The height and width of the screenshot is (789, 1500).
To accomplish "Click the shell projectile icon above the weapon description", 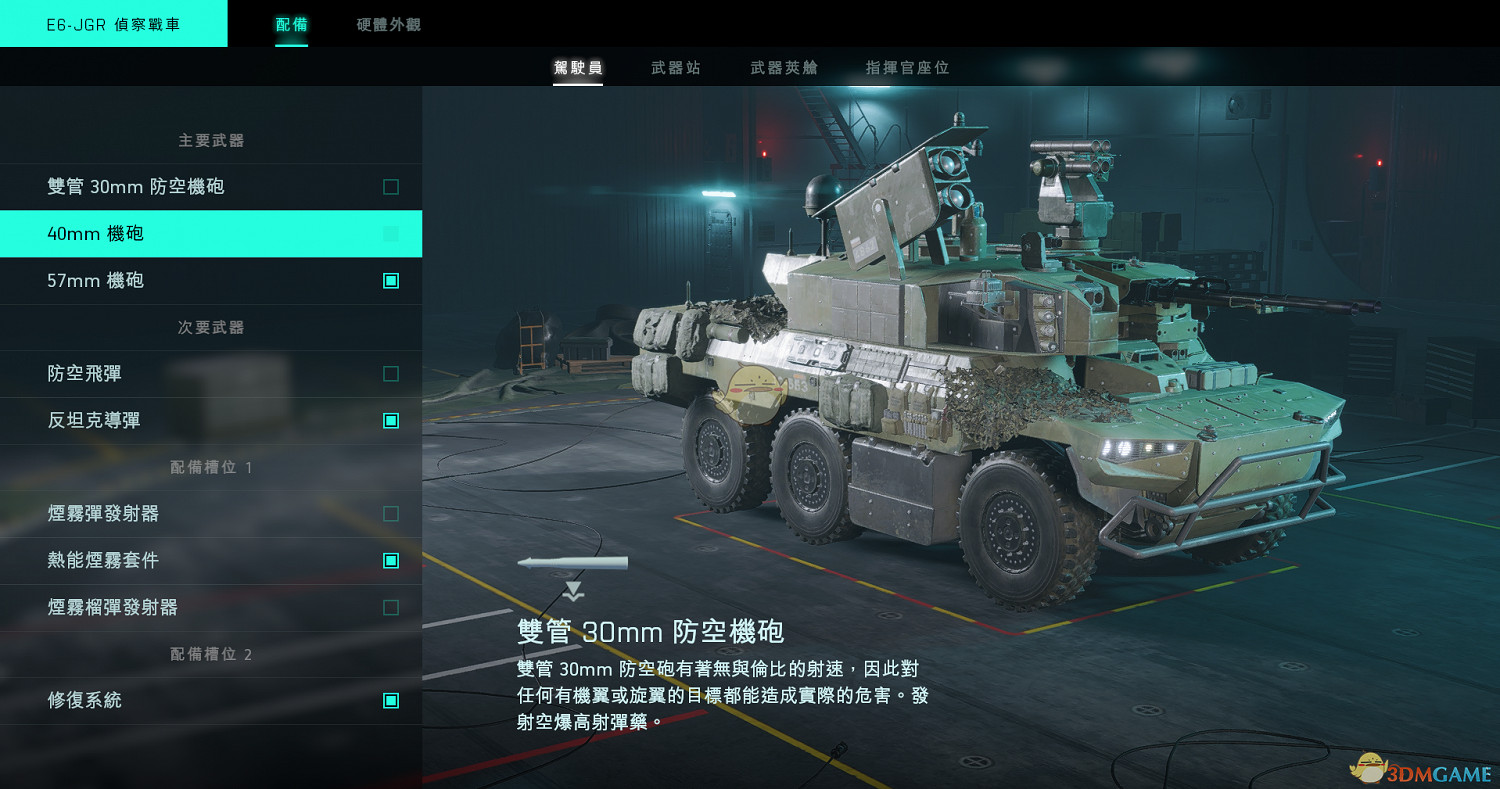I will [572, 562].
